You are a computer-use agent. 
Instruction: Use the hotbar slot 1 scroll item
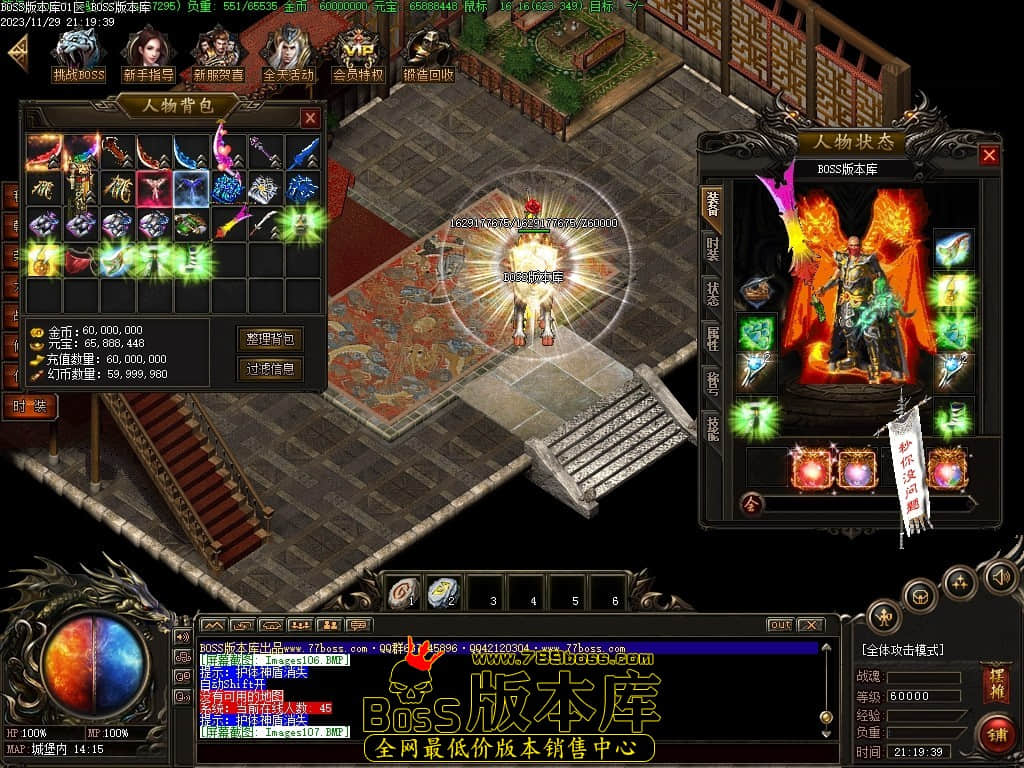[403, 592]
